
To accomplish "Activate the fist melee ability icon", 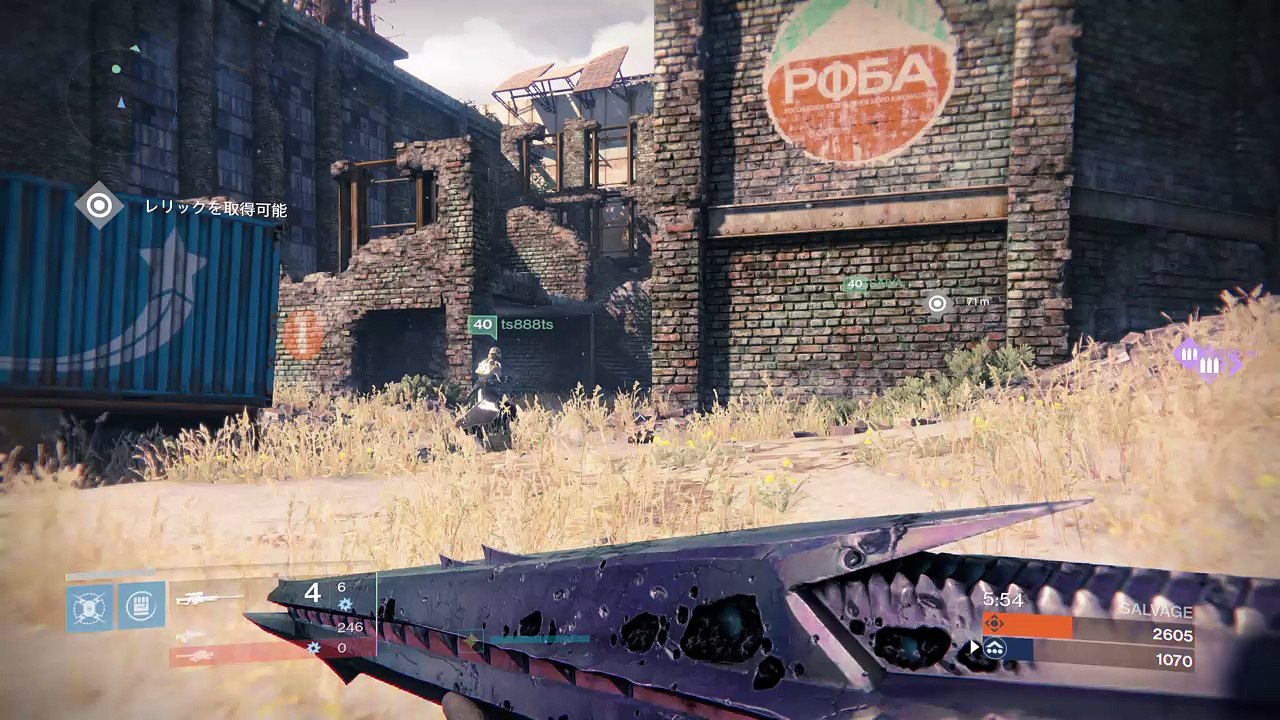I will [142, 605].
